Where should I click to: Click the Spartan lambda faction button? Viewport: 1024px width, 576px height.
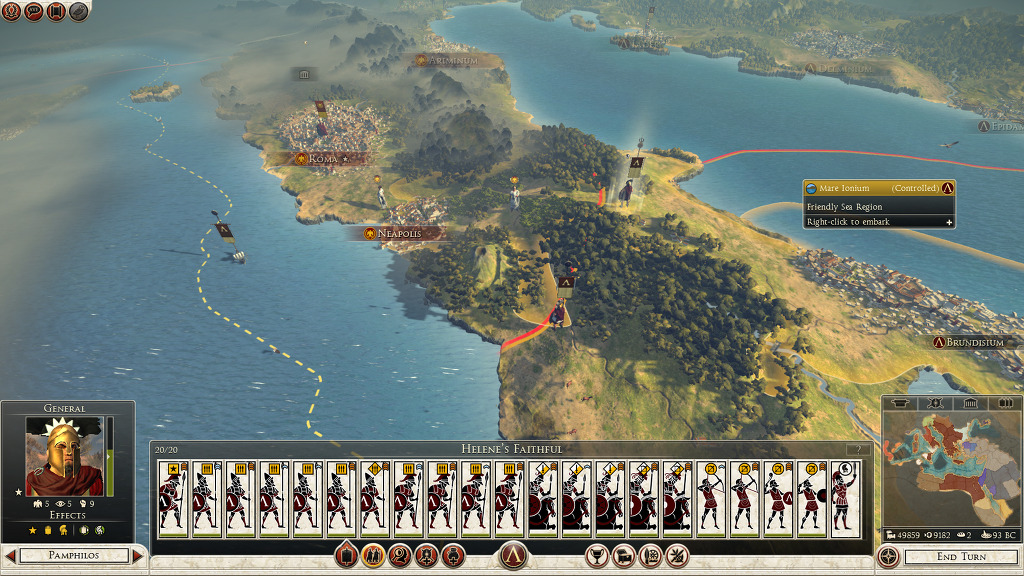click(x=512, y=555)
